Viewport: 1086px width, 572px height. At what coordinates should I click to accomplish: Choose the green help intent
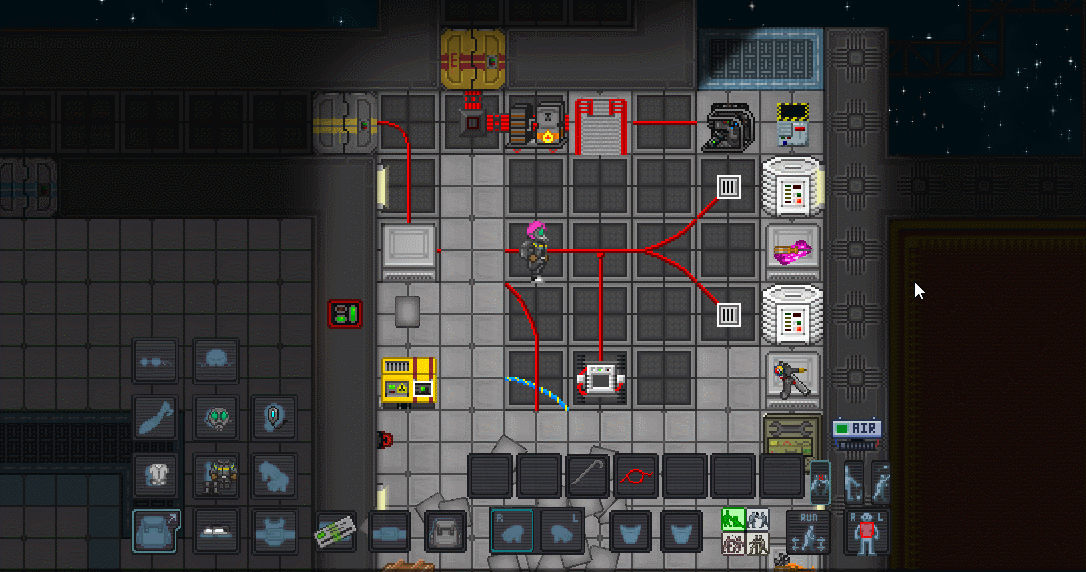[x=732, y=519]
